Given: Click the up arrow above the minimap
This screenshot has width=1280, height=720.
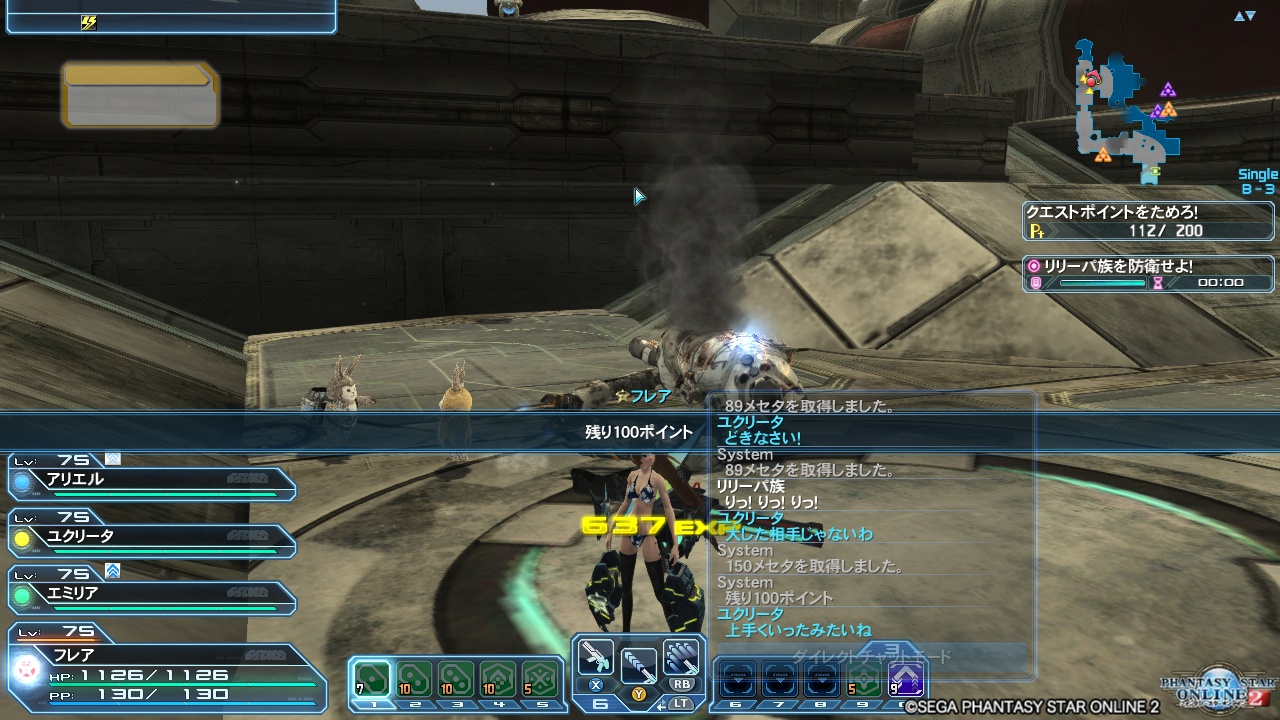Looking at the screenshot, I should 1239,16.
